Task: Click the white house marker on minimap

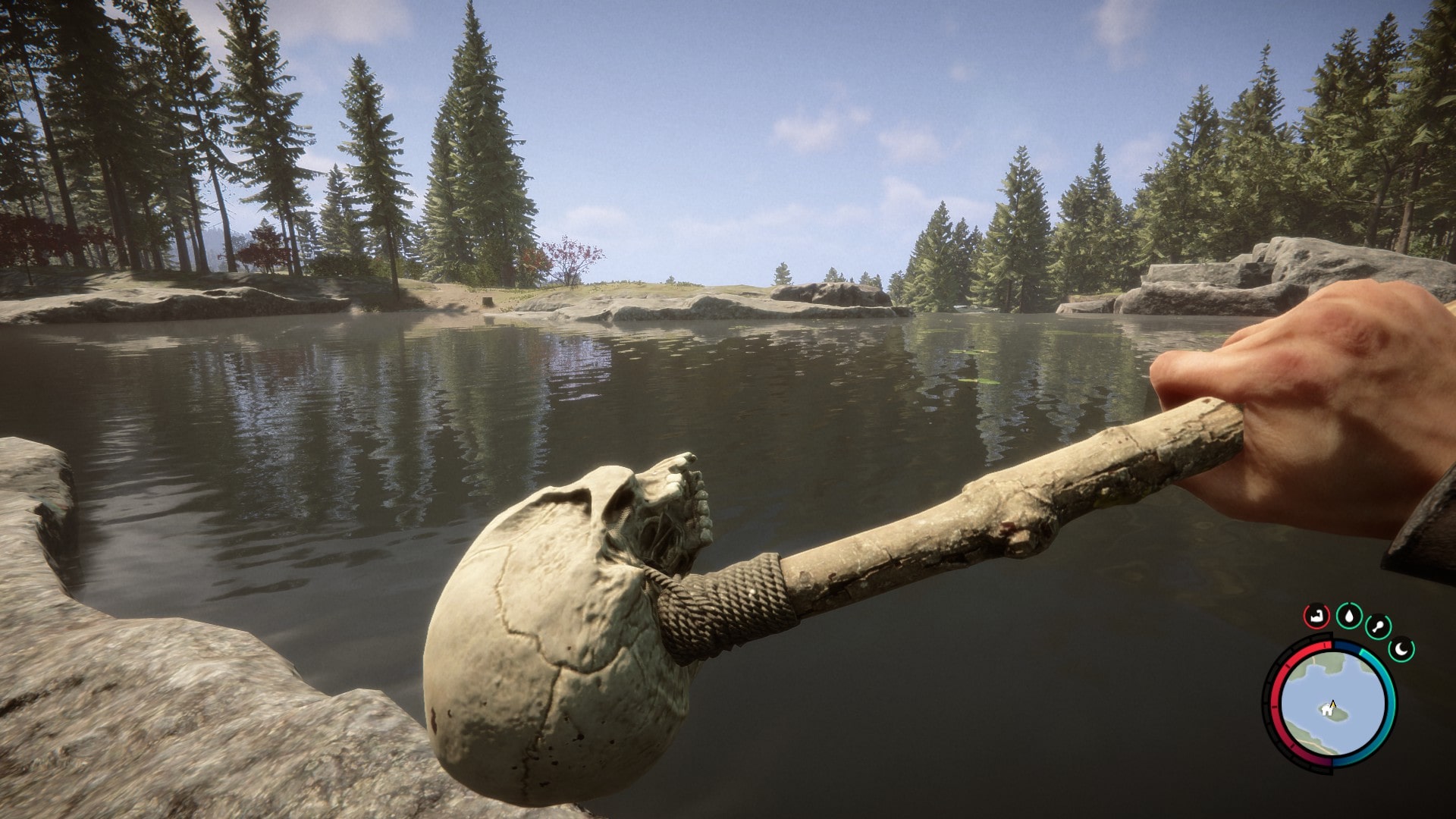Action: click(x=1326, y=711)
